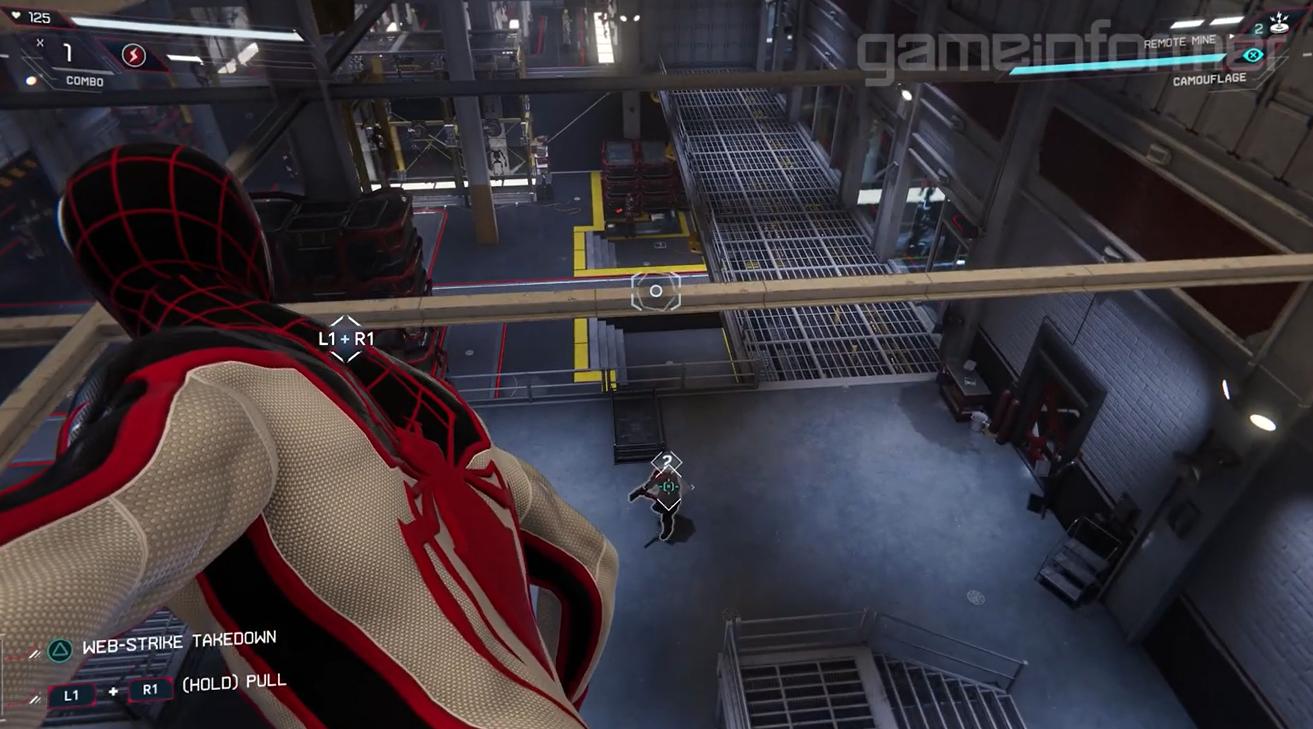This screenshot has height=729, width=1313.
Task: Select the Remote Mine gadget icon
Action: point(1279,24)
